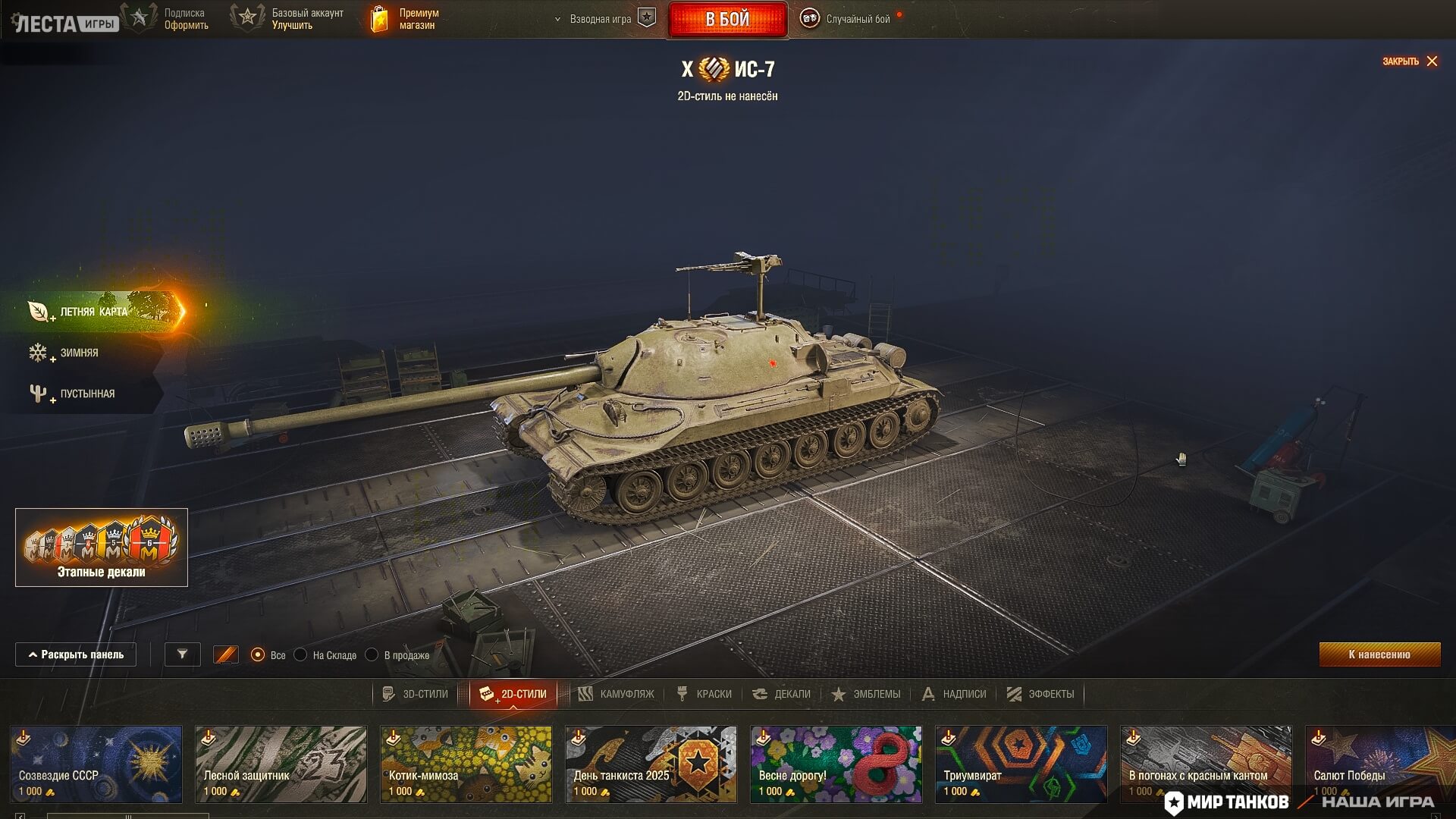1456x819 pixels.
Task: Open the funnel filter options
Action: click(x=183, y=654)
